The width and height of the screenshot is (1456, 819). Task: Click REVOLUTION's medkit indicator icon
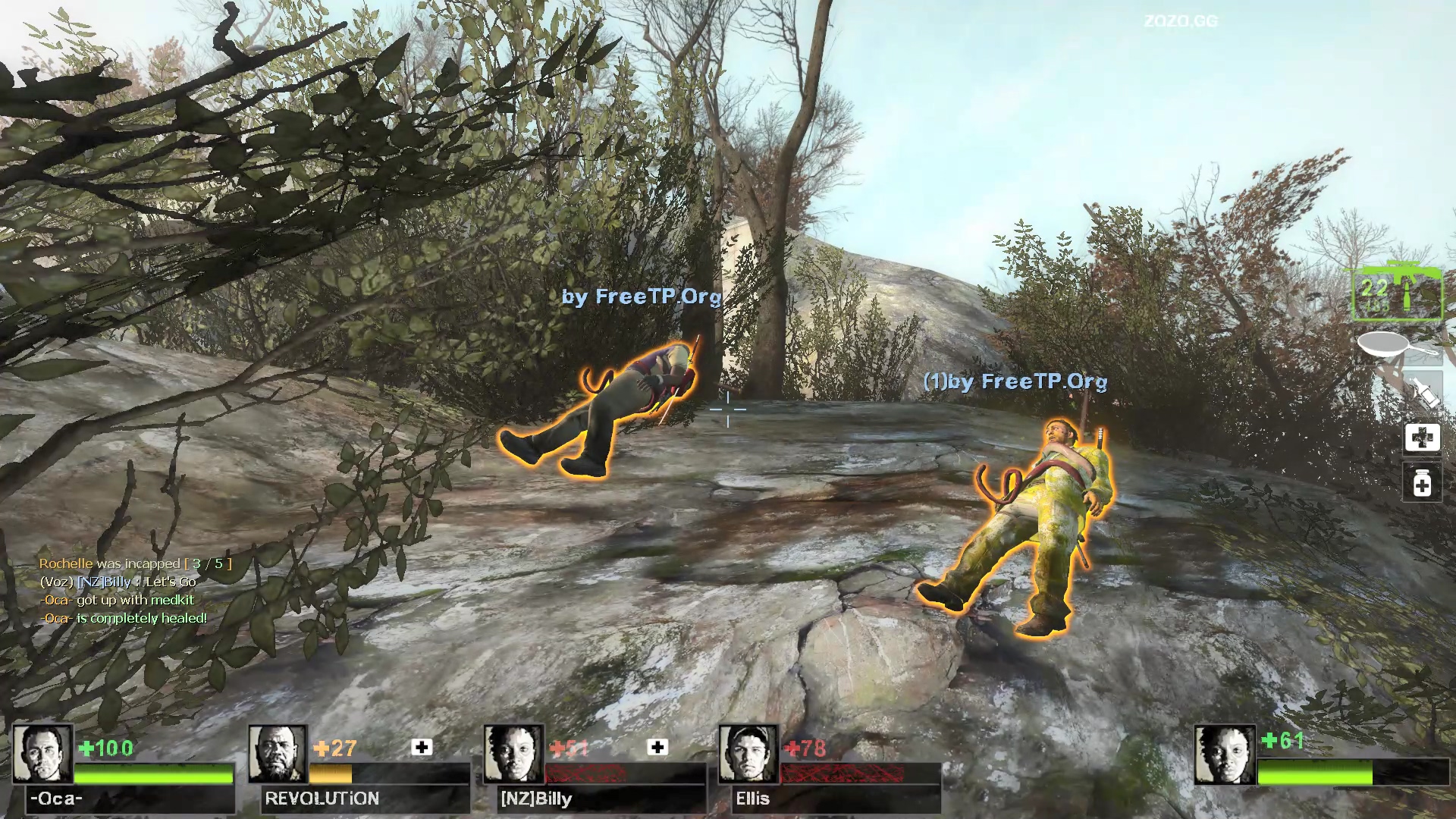click(x=422, y=748)
